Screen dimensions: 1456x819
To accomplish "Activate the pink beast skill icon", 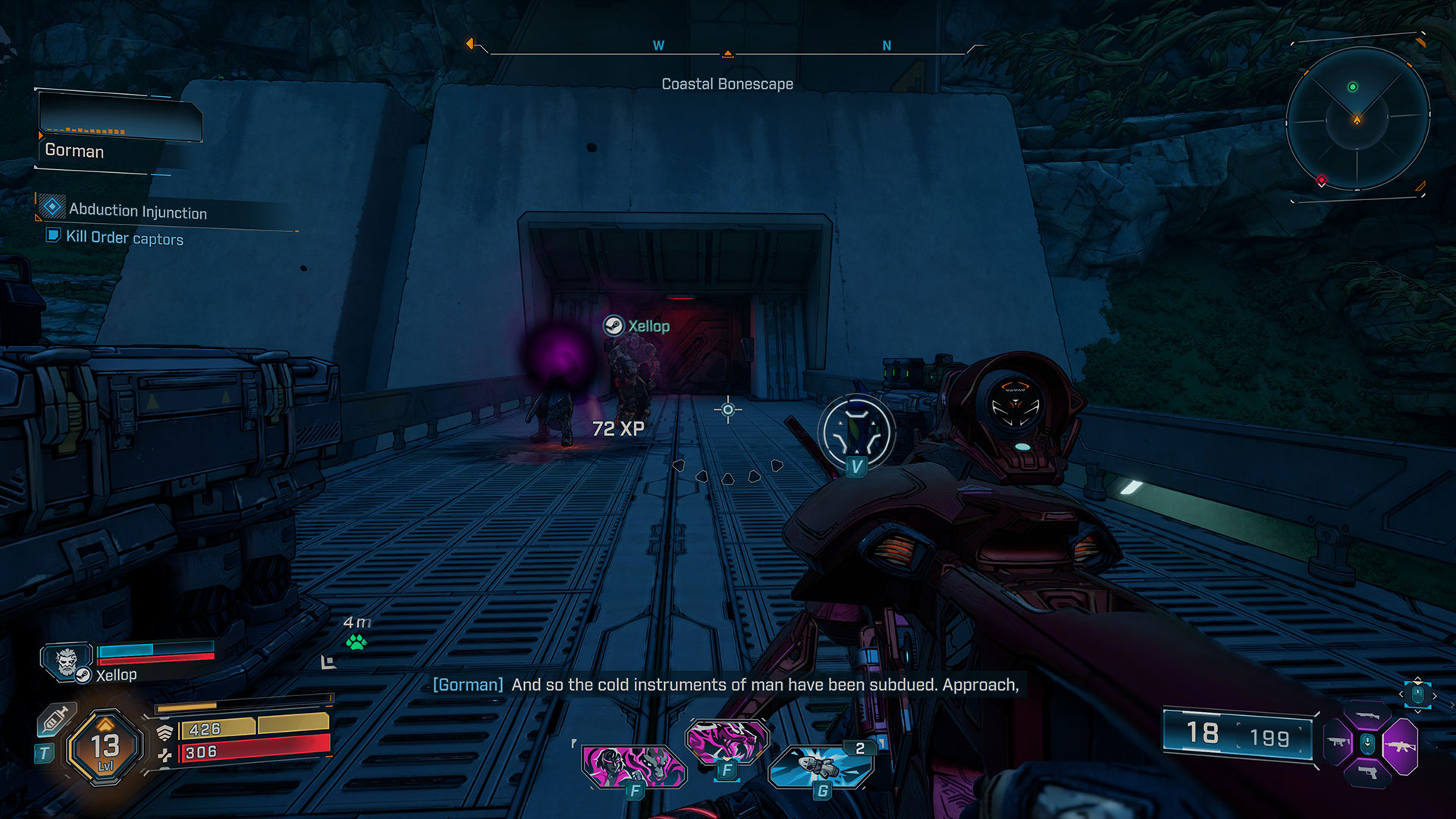I will 726,740.
